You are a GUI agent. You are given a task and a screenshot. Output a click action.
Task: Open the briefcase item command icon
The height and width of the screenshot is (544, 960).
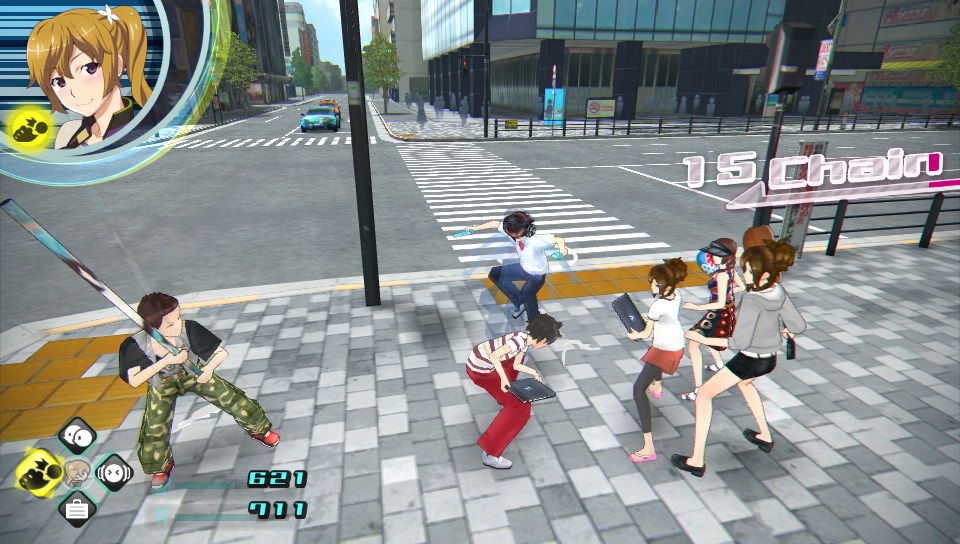[x=76, y=508]
